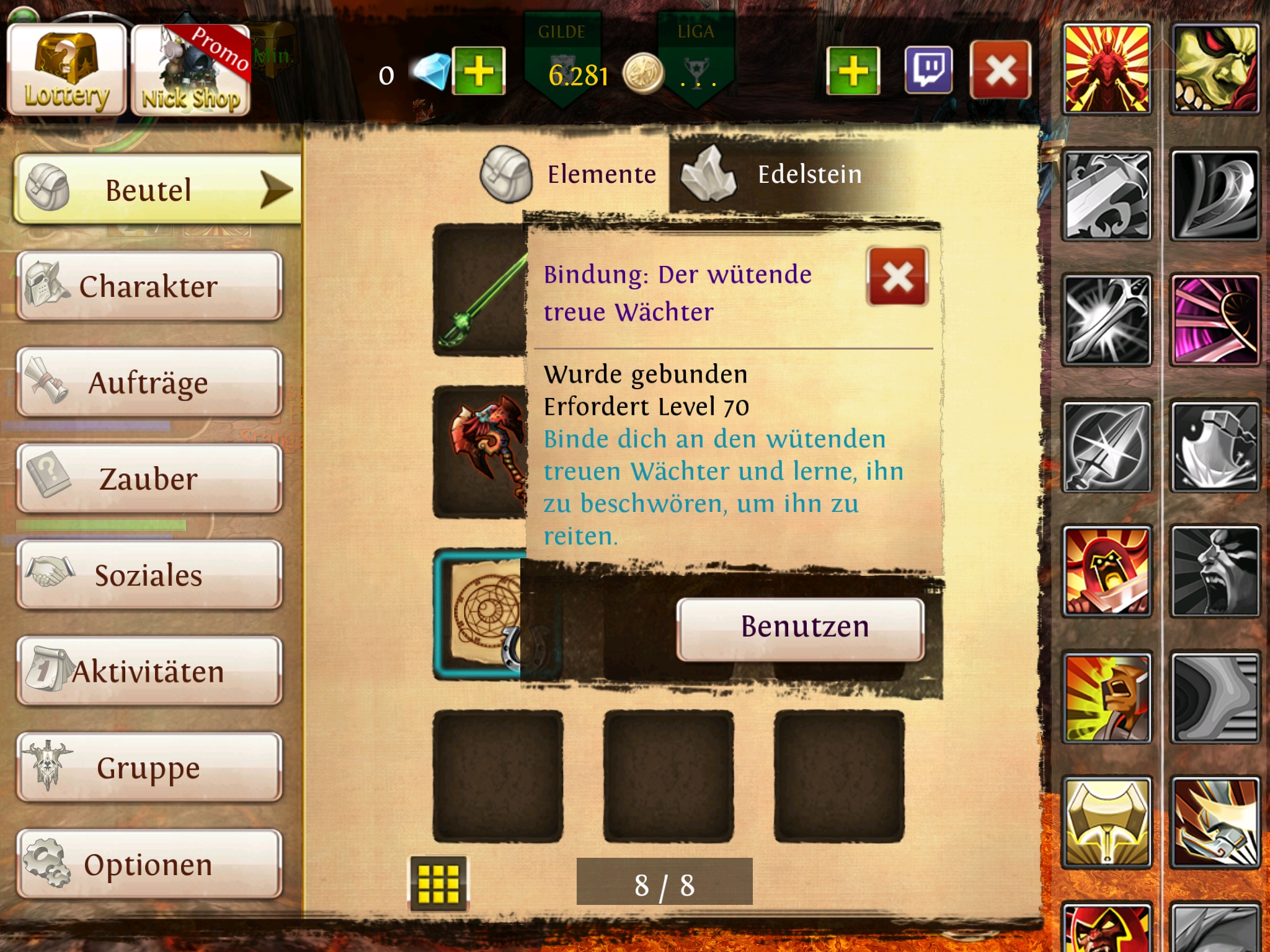Open the Soziales menu
This screenshot has width=1270, height=952.
click(149, 575)
